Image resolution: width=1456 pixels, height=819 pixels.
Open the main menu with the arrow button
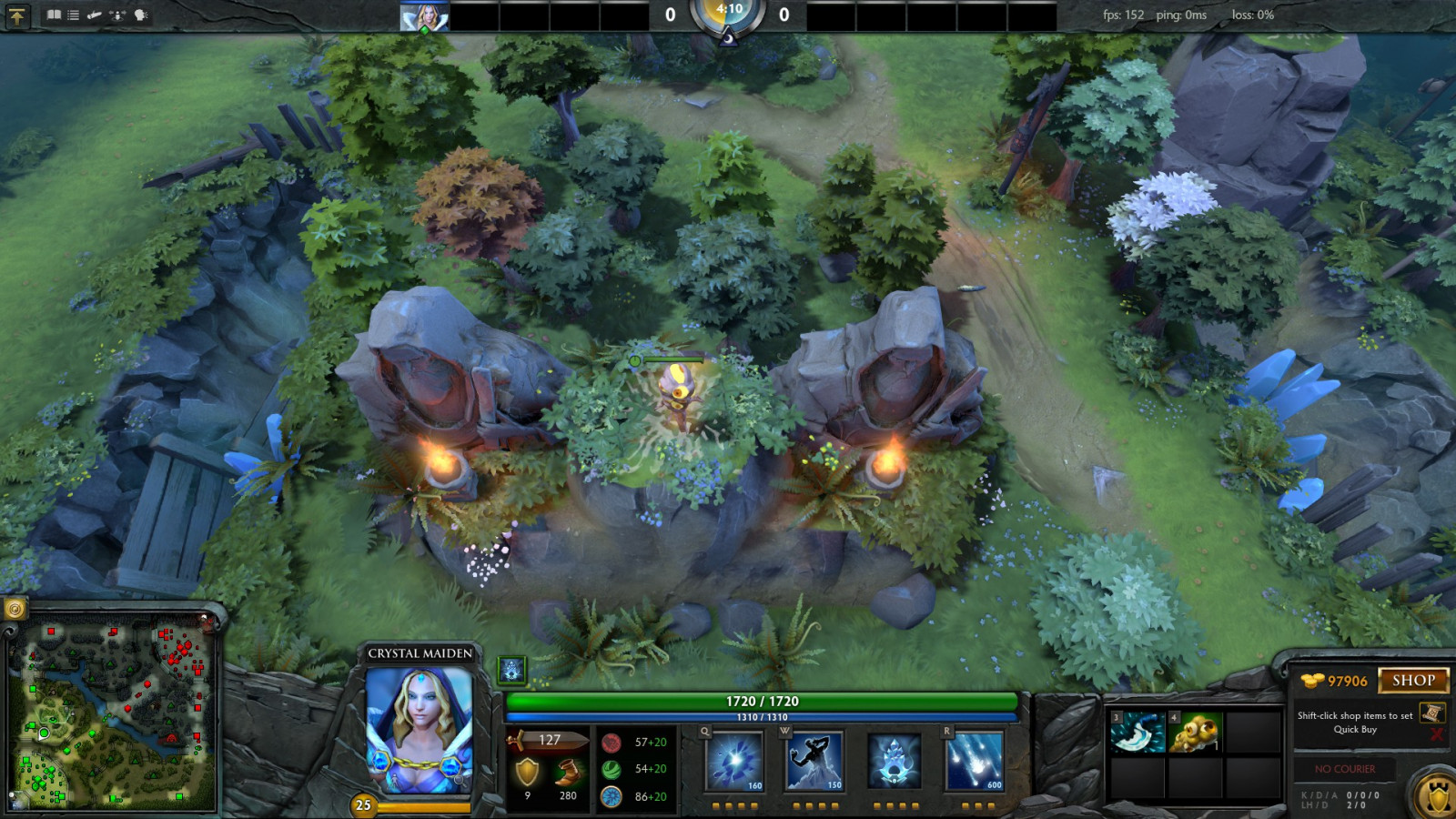pyautogui.click(x=17, y=15)
